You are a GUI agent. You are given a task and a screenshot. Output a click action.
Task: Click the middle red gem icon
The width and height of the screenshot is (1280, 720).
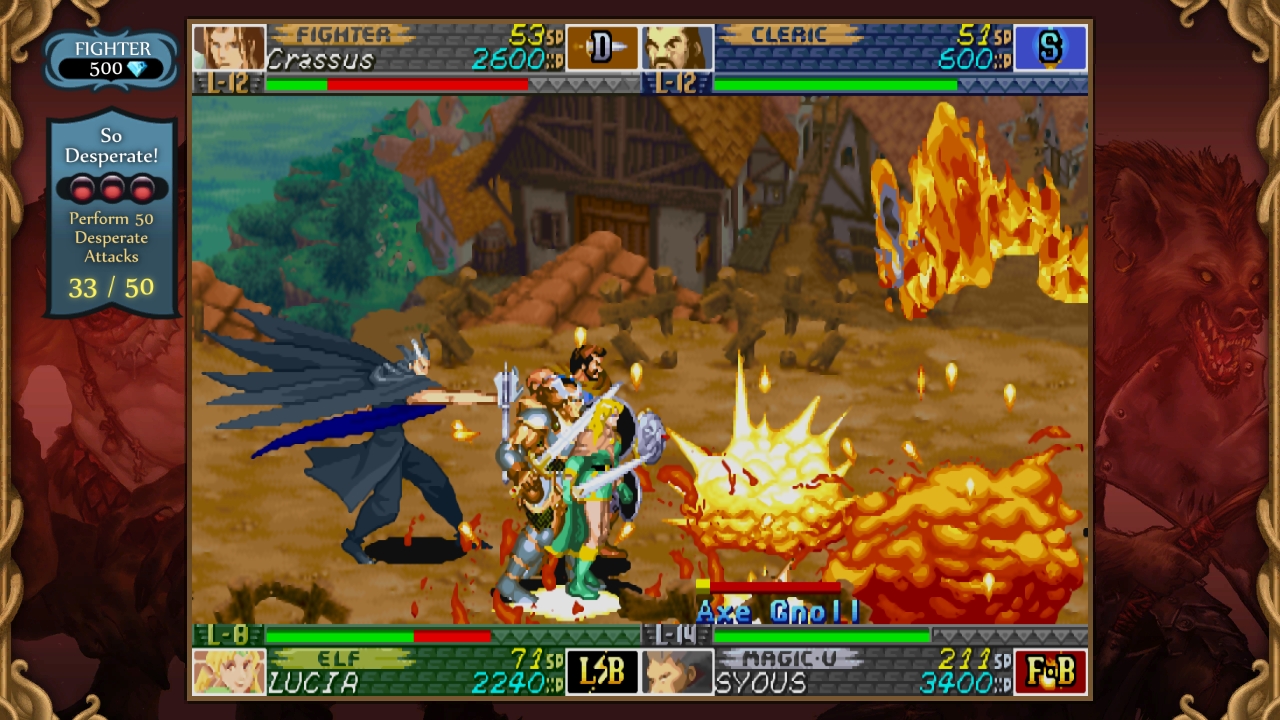point(112,189)
